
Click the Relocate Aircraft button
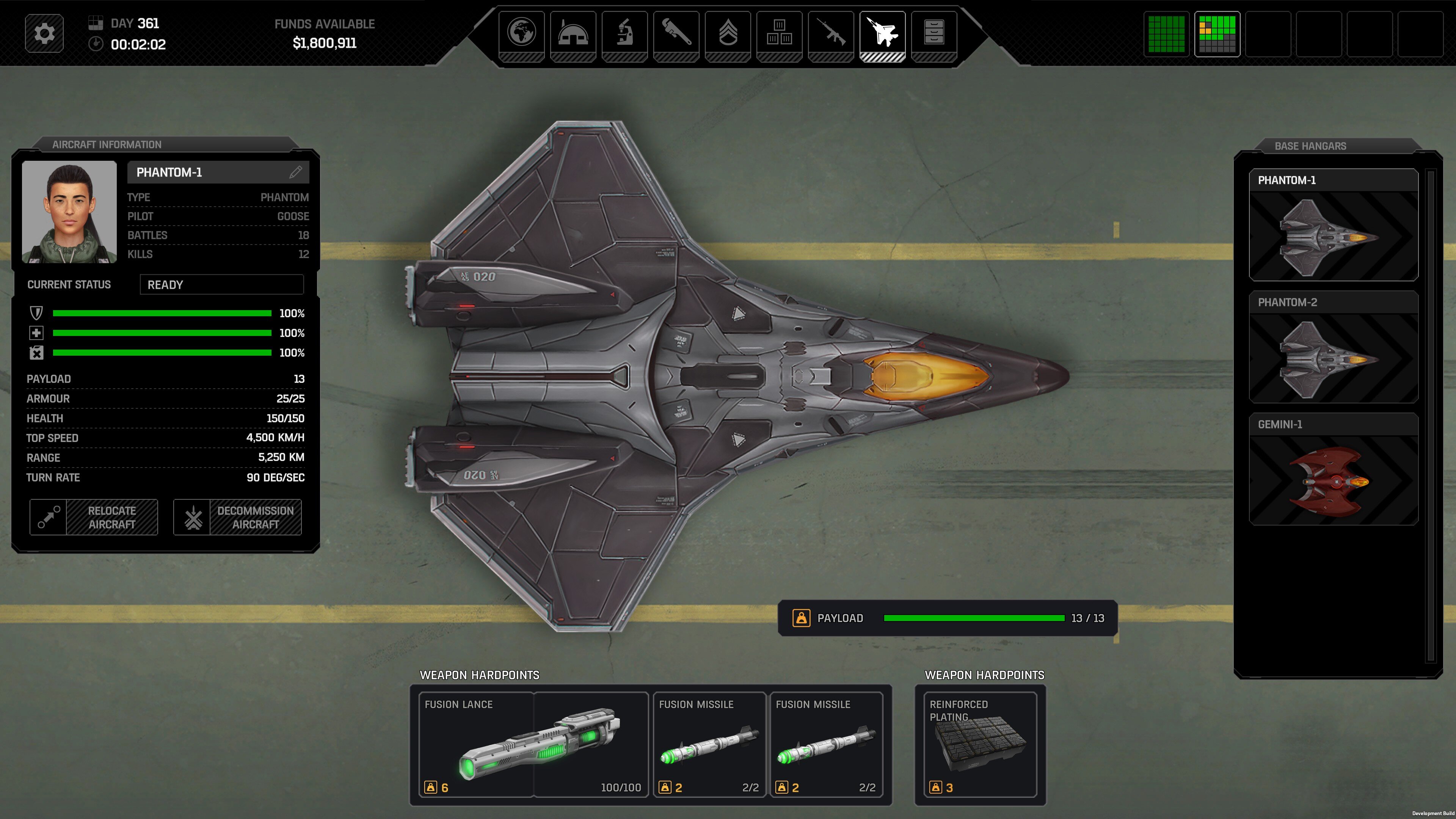(94, 517)
